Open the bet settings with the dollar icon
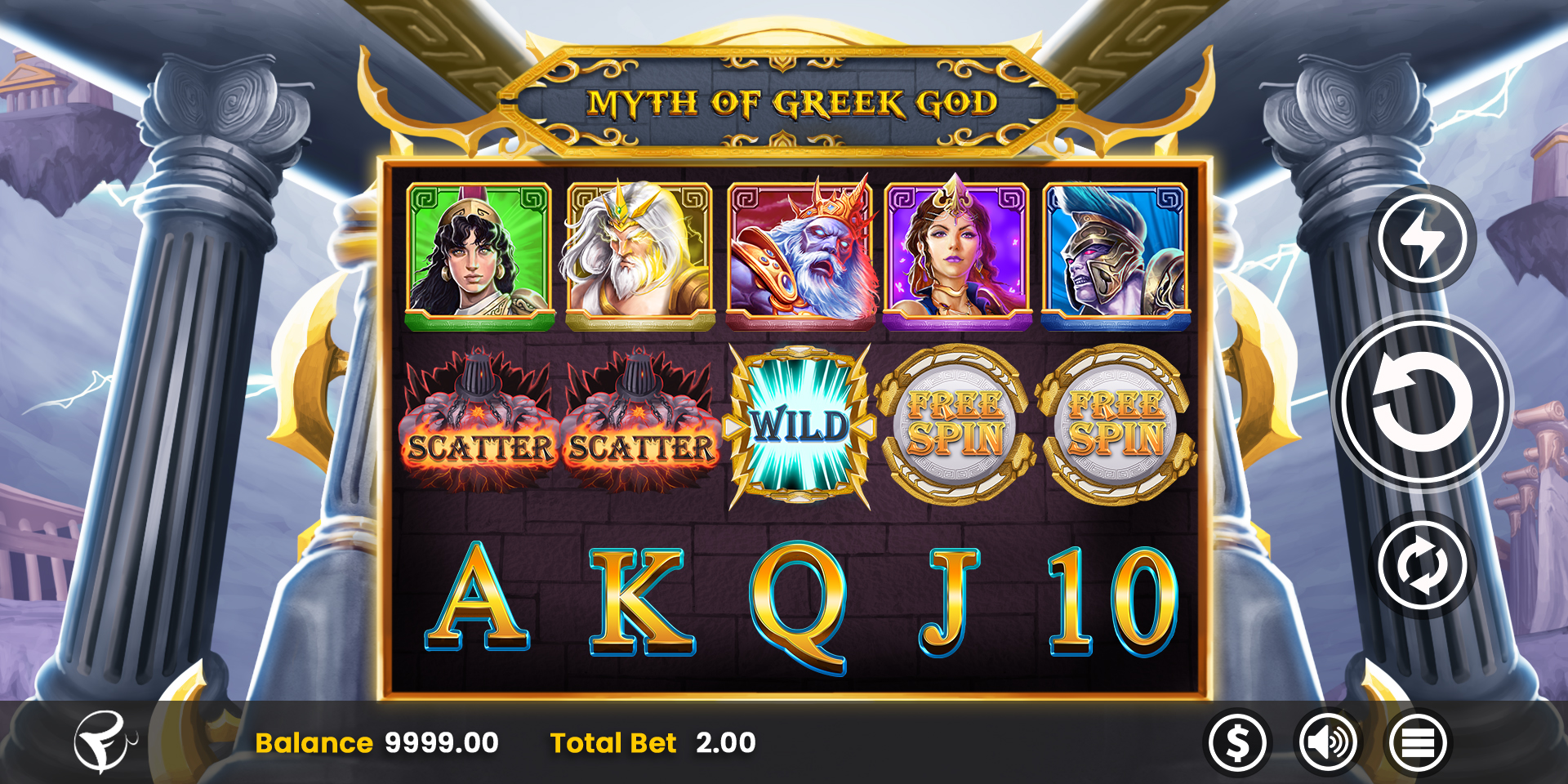 1237,743
